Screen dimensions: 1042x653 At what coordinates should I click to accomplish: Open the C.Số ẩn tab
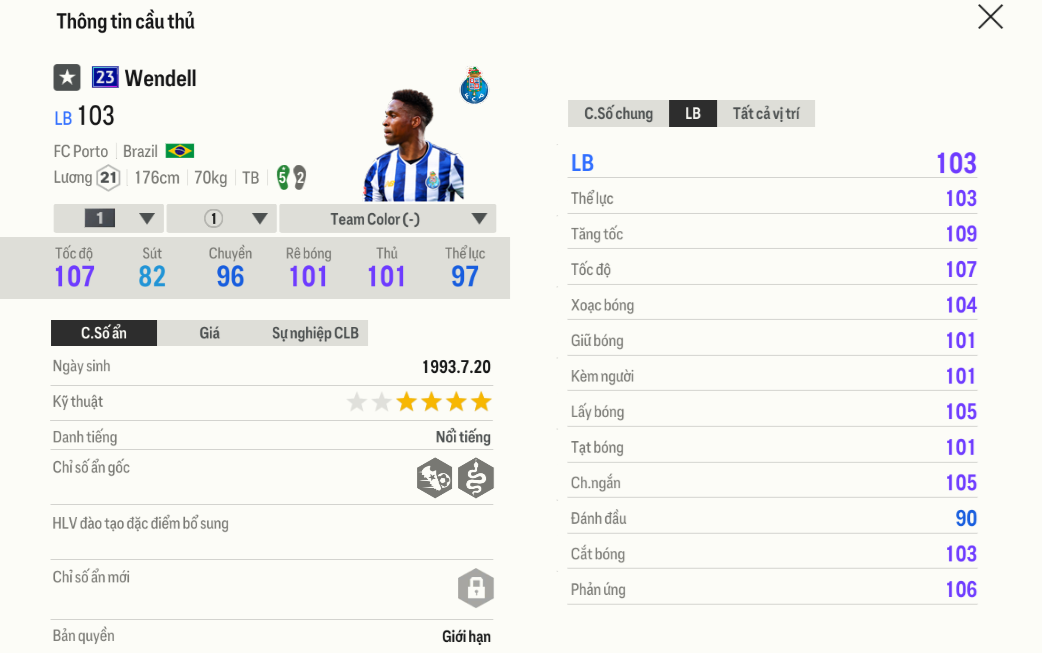[x=104, y=333]
